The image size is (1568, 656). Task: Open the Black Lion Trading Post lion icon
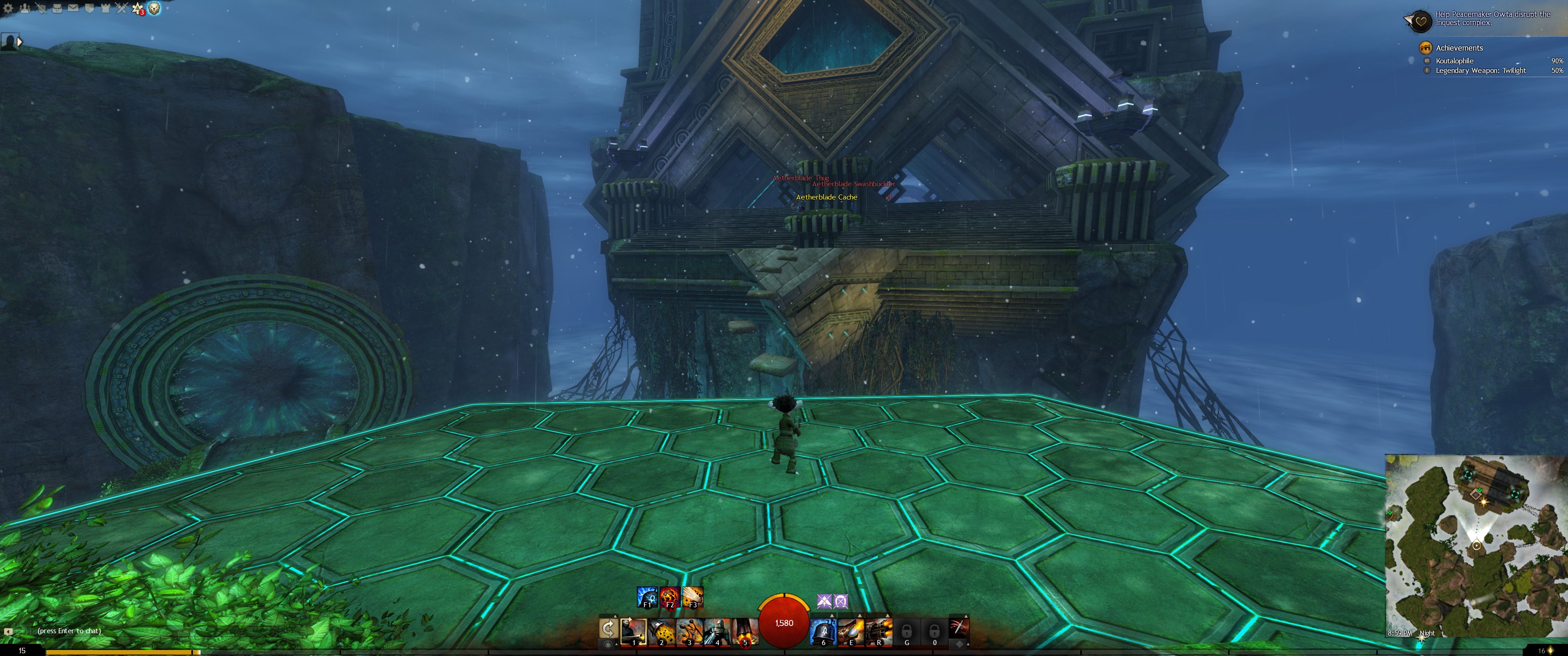[x=155, y=8]
